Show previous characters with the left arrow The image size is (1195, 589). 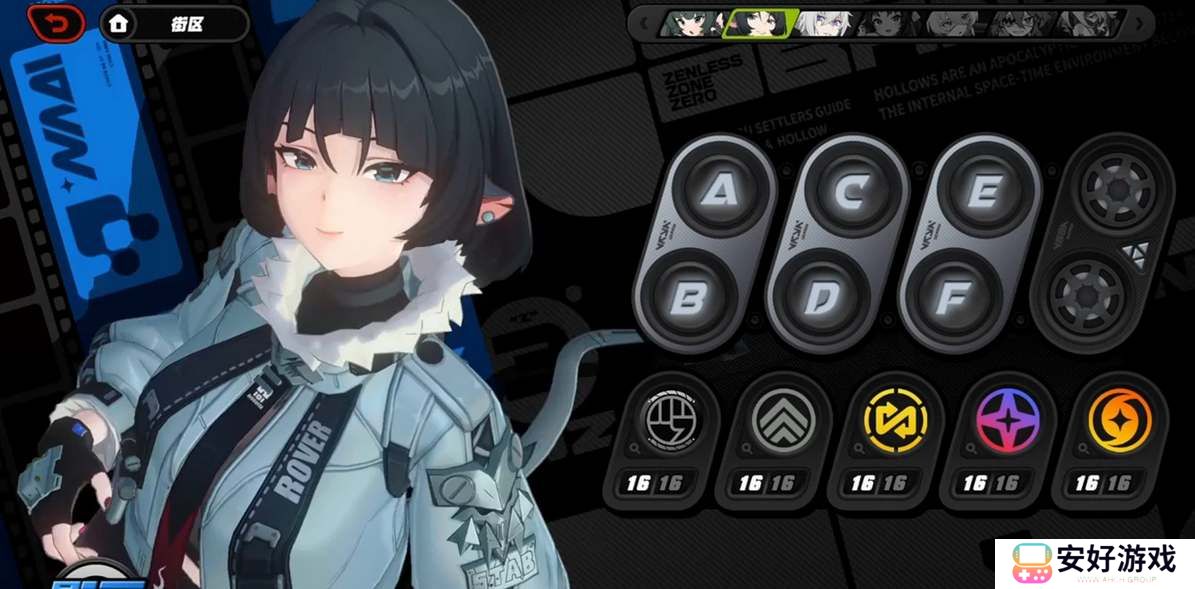click(x=644, y=22)
